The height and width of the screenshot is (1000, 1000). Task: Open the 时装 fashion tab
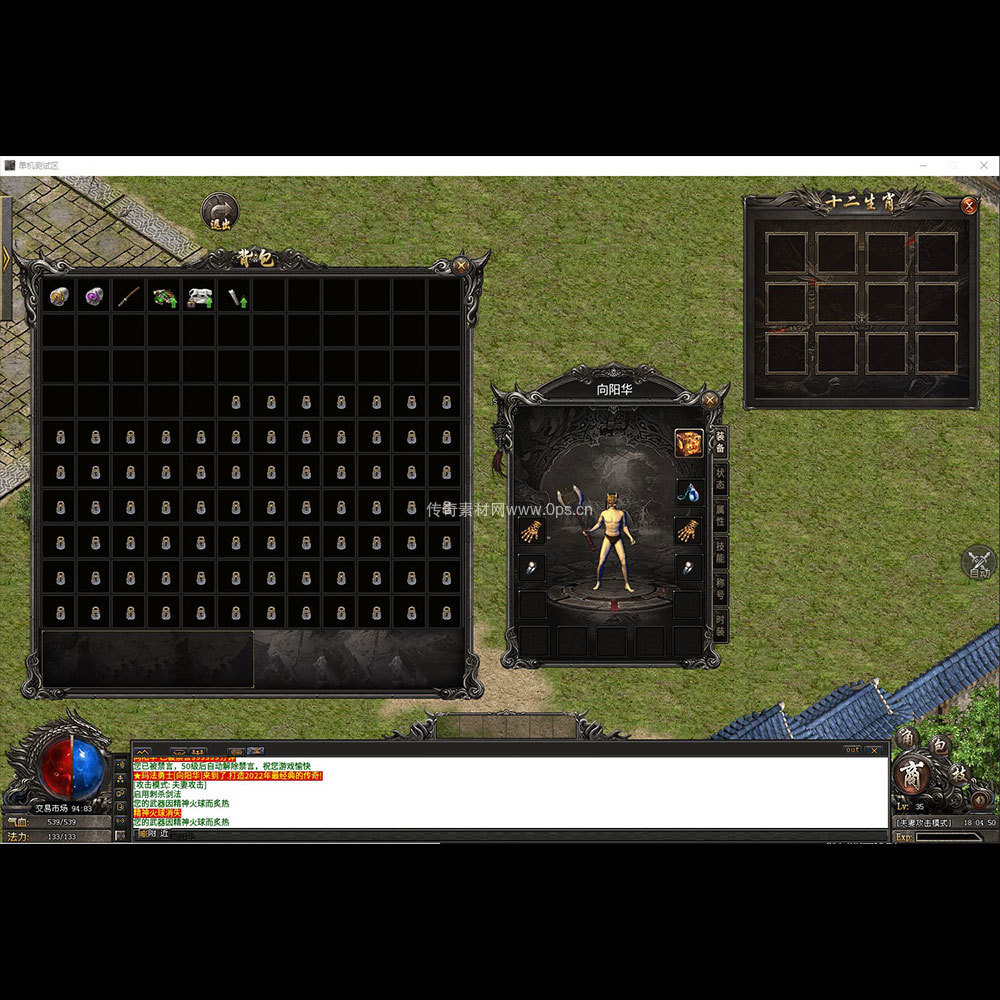720,625
